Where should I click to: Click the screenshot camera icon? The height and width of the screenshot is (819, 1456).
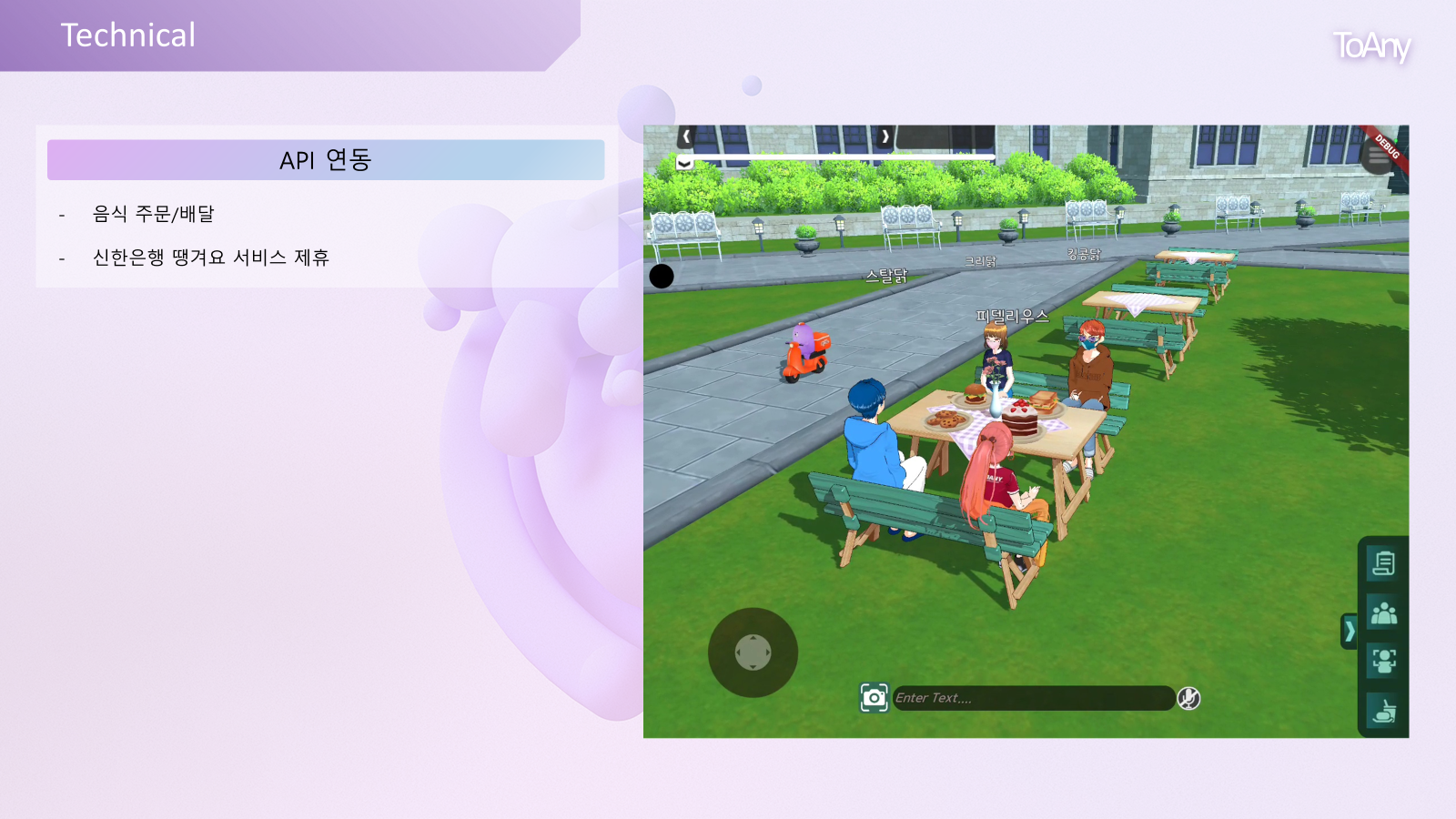pos(874,698)
